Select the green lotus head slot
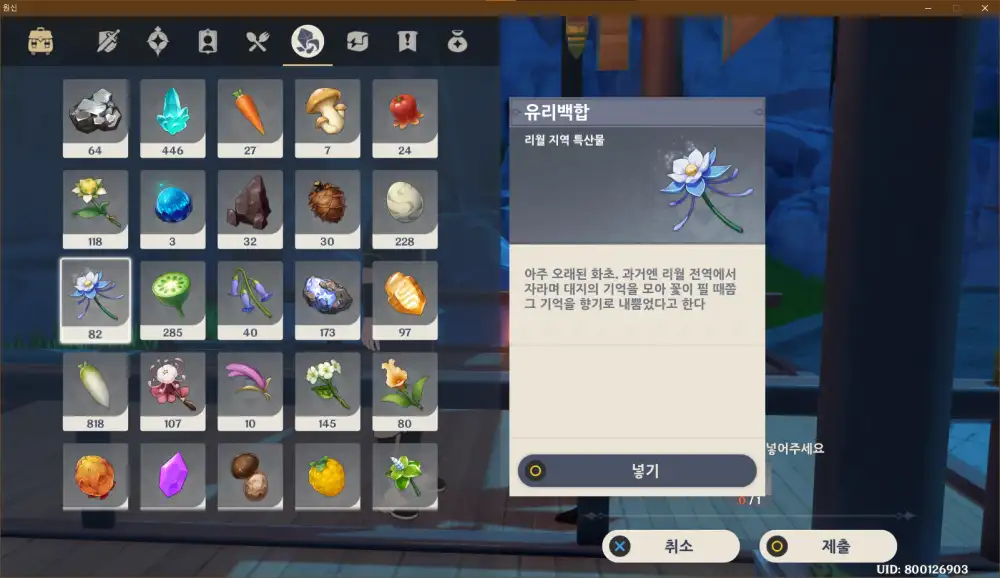The image size is (1000, 578). pyautogui.click(x=173, y=300)
